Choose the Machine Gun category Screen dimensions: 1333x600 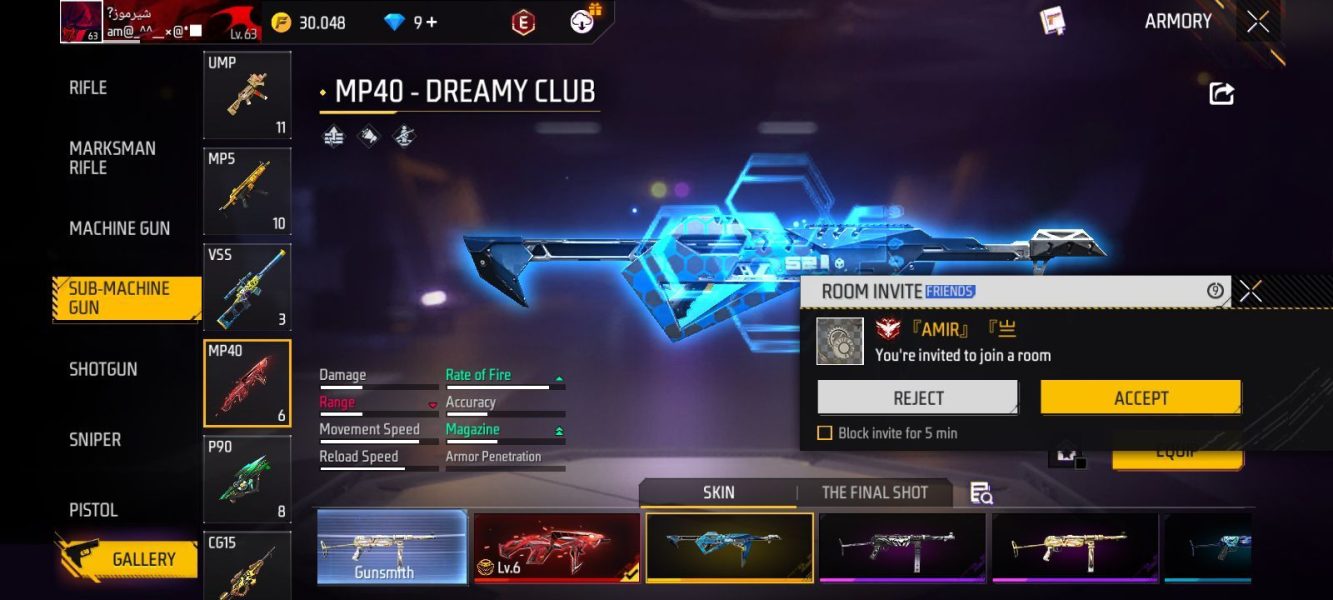[x=119, y=228]
